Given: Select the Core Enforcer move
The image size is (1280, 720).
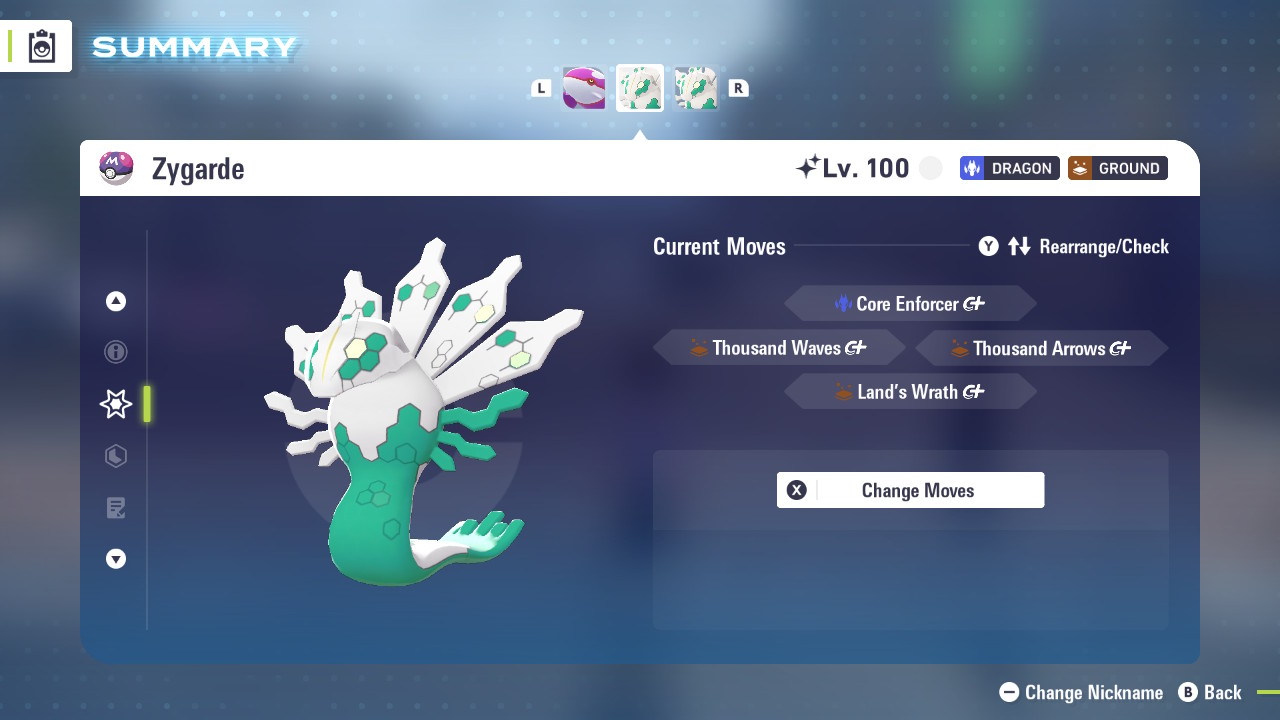Looking at the screenshot, I should click(910, 304).
